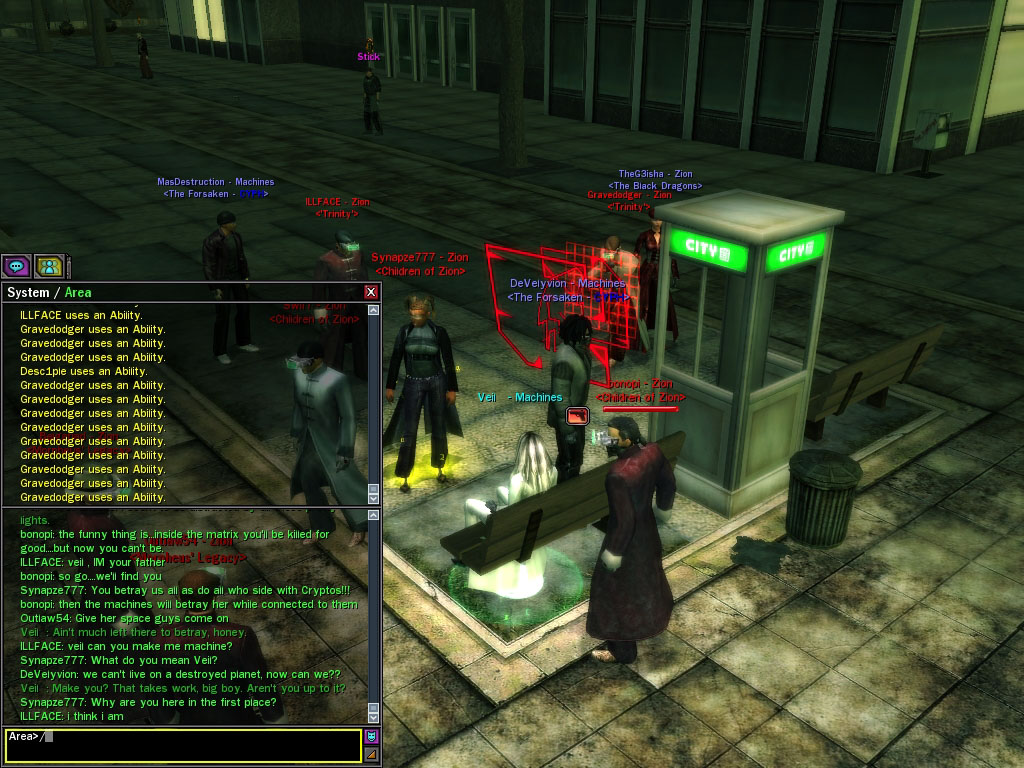The height and width of the screenshot is (768, 1024).
Task: Open the purple emote face button
Action: (371, 737)
